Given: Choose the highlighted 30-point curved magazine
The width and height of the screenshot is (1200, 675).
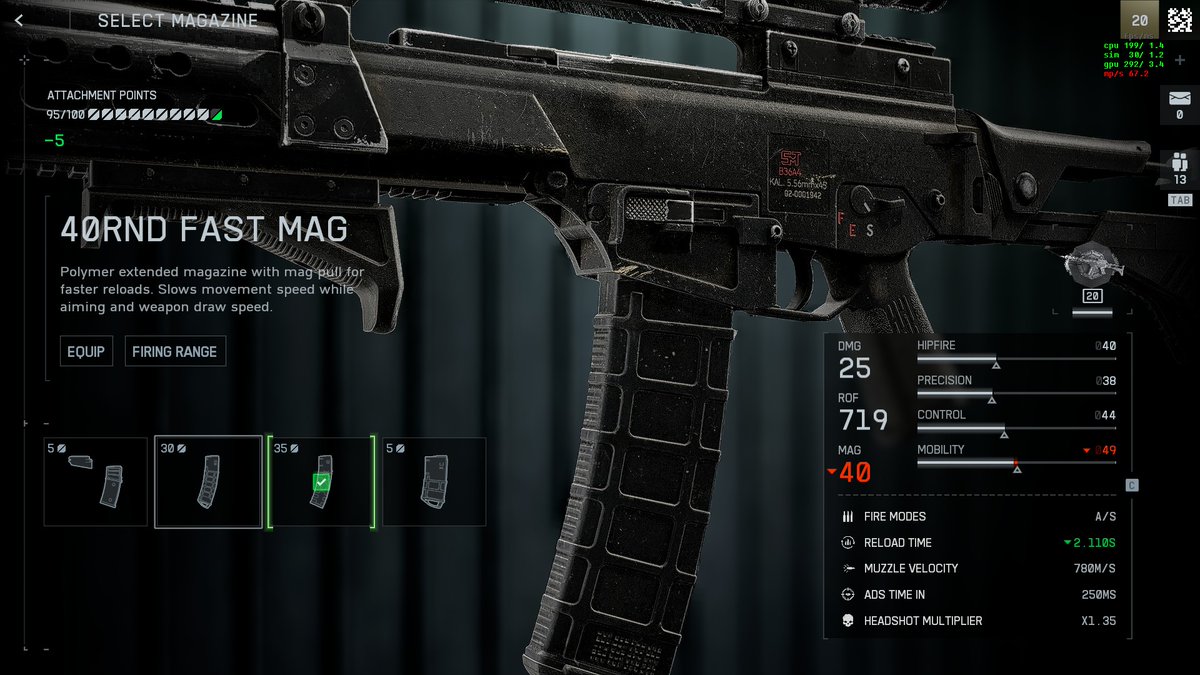Looking at the screenshot, I should [208, 482].
